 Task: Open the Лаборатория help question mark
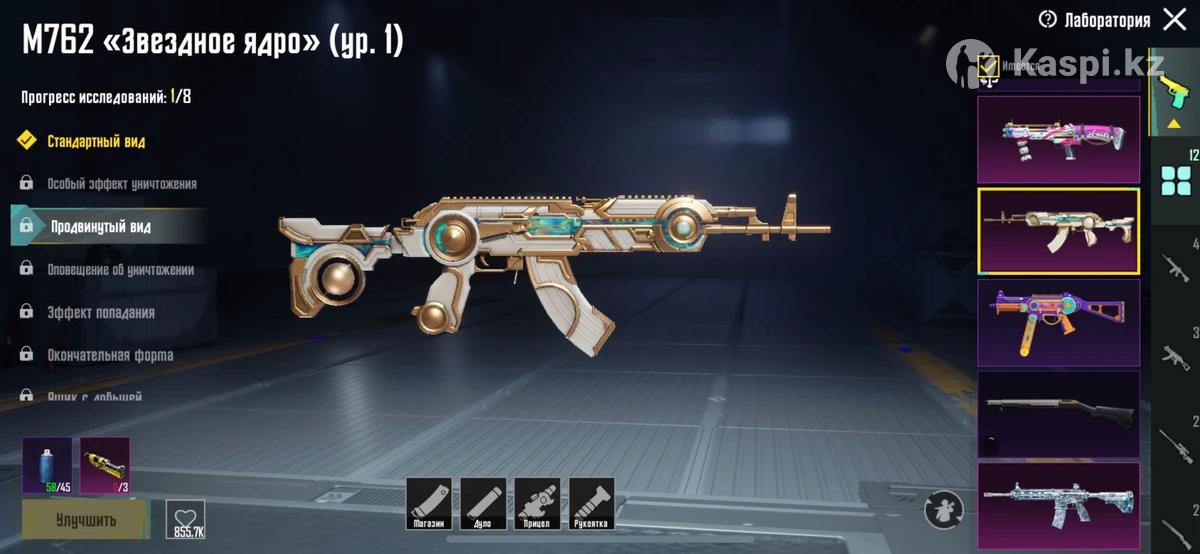click(1048, 19)
